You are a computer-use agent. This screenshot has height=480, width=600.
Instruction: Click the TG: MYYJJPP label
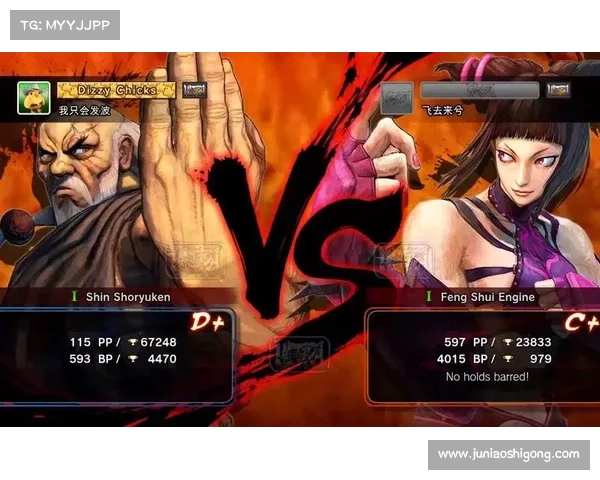64,24
